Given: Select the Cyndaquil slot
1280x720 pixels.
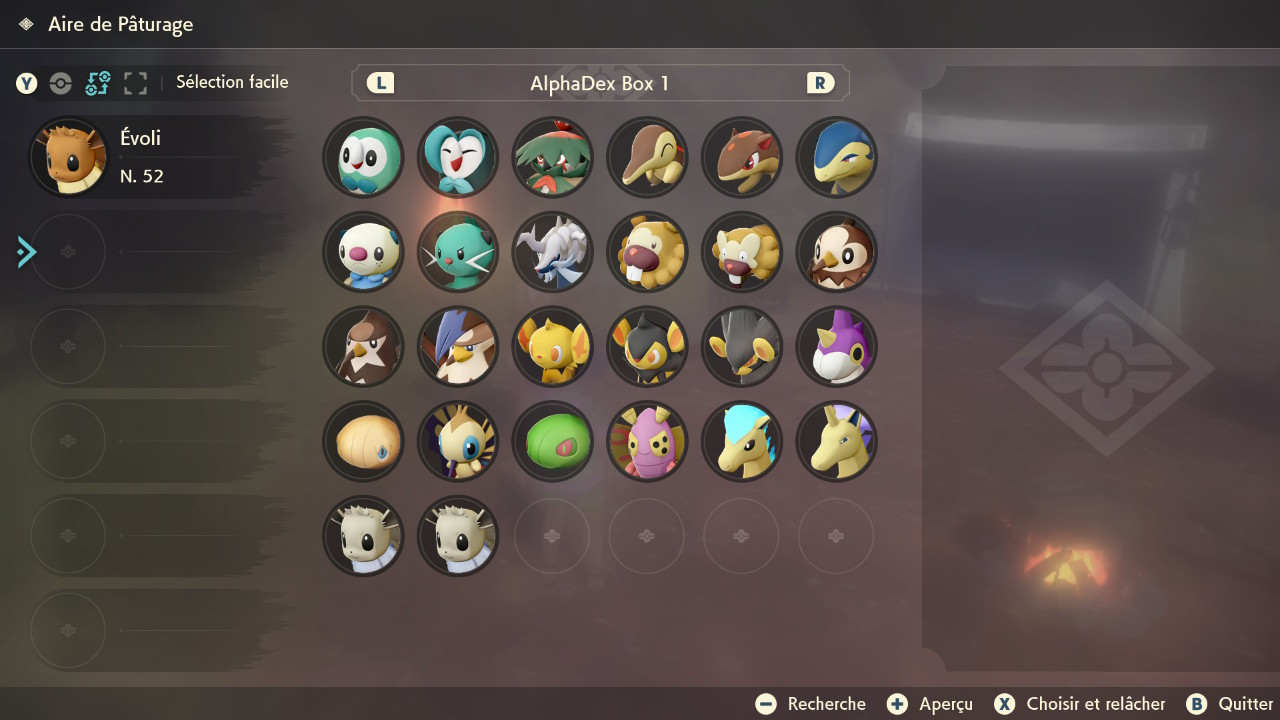Looking at the screenshot, I should point(647,157).
